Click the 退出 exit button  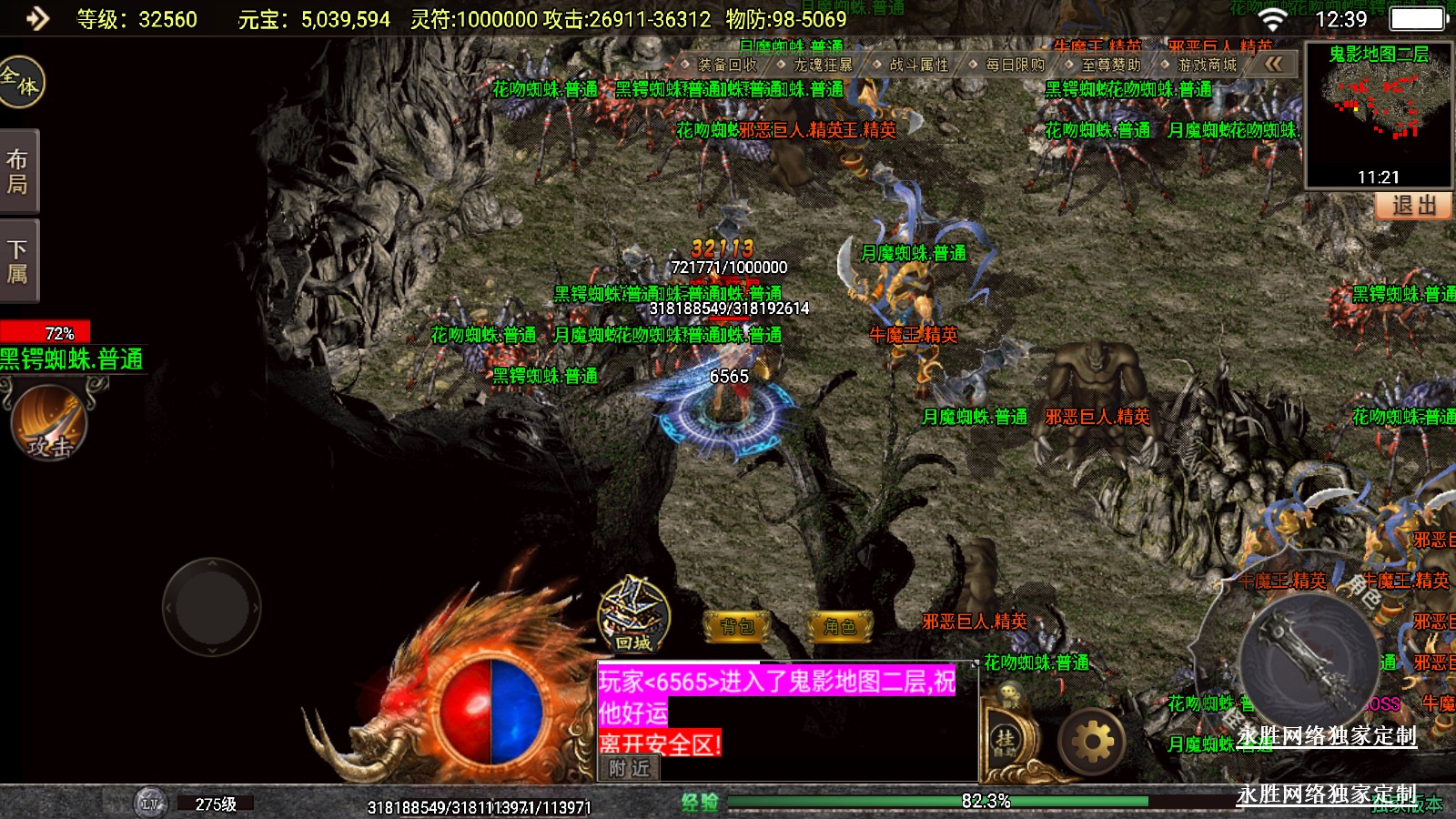(1414, 206)
